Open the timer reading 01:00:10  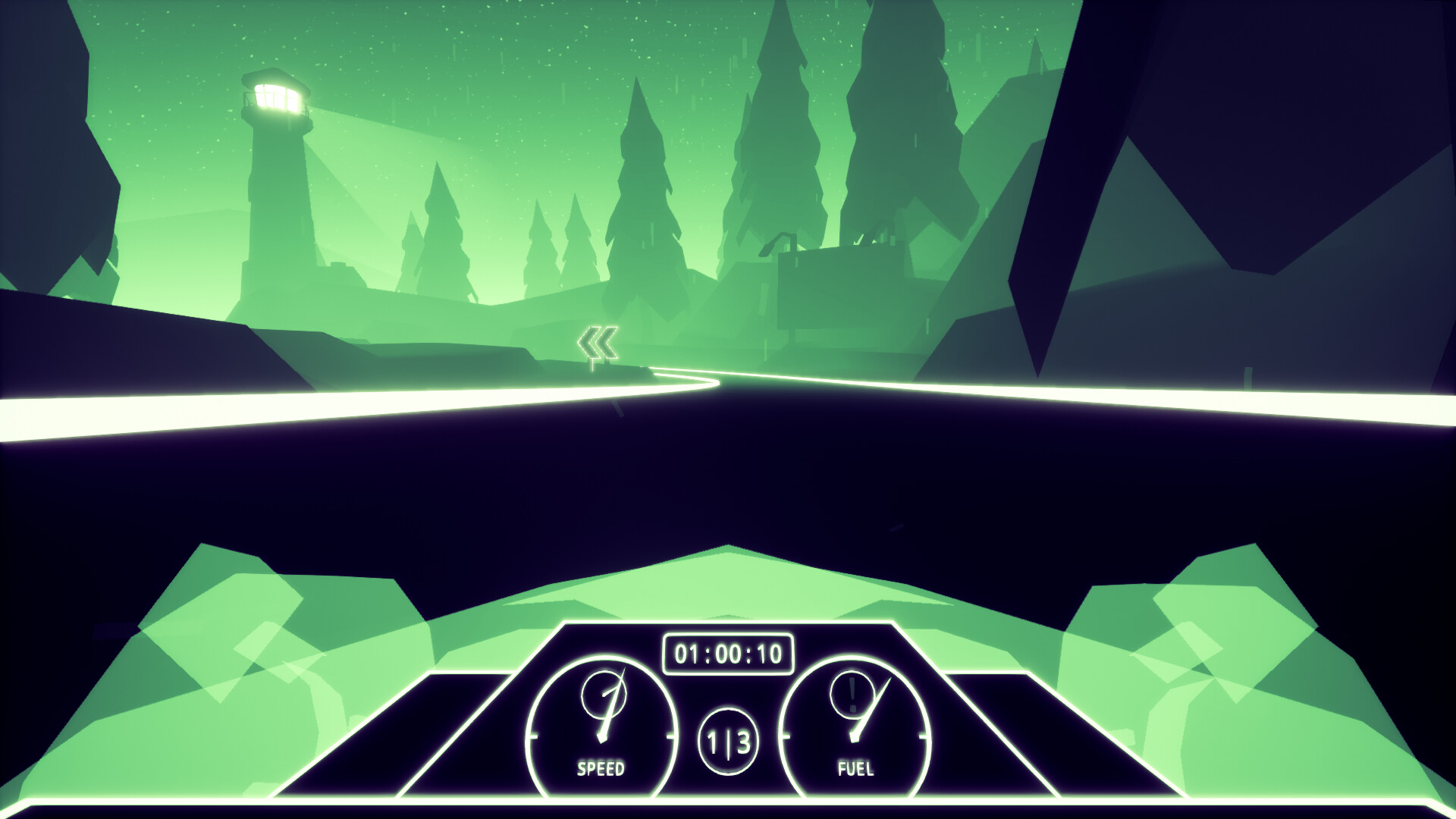coord(728,651)
